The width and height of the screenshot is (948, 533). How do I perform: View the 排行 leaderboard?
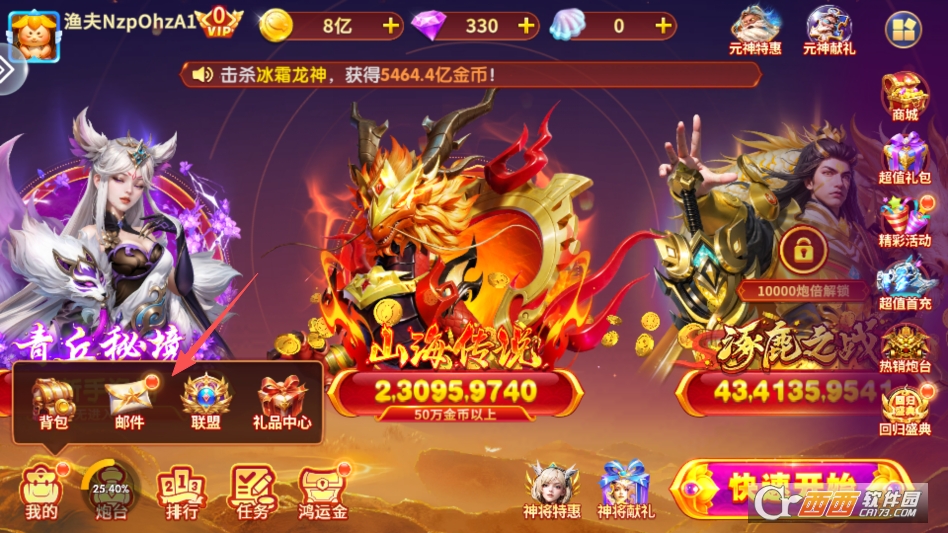(x=180, y=491)
